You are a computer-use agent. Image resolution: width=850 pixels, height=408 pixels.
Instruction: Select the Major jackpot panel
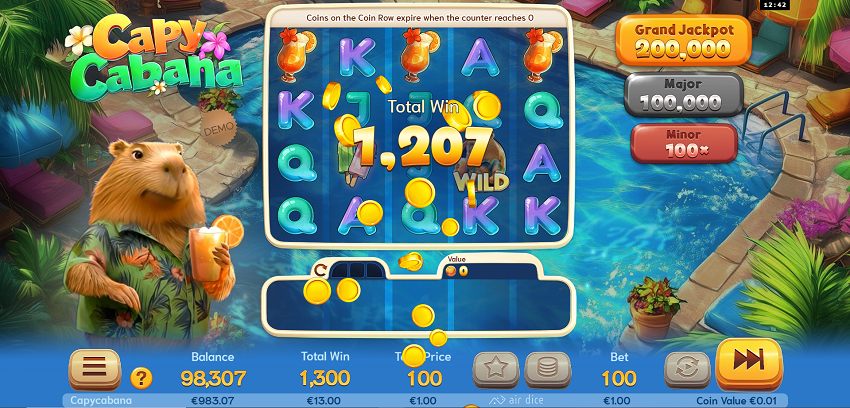pos(685,94)
